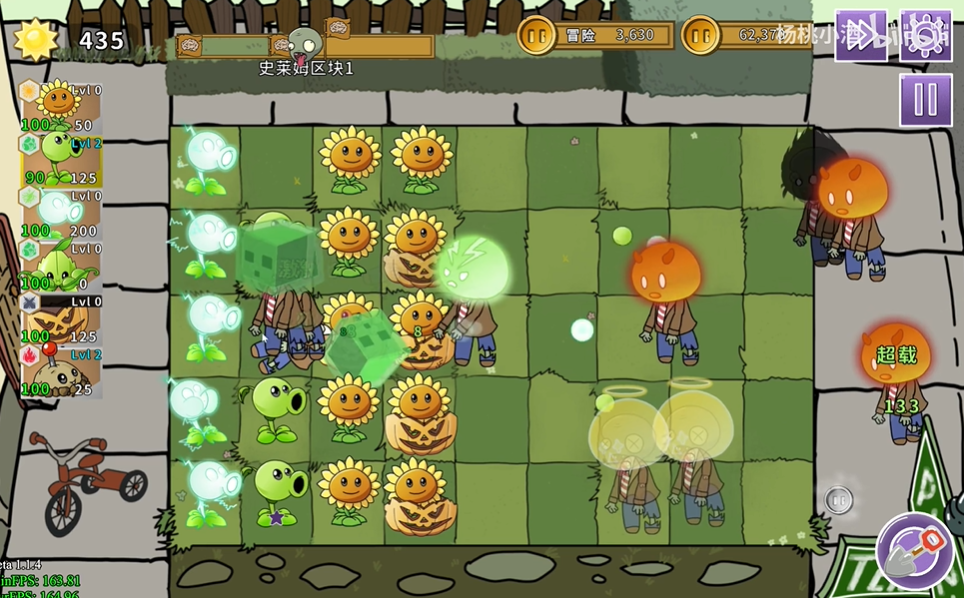Choose the Pumpkin shell seed card
Image resolution: width=964 pixels, height=598 pixels.
(x=61, y=319)
